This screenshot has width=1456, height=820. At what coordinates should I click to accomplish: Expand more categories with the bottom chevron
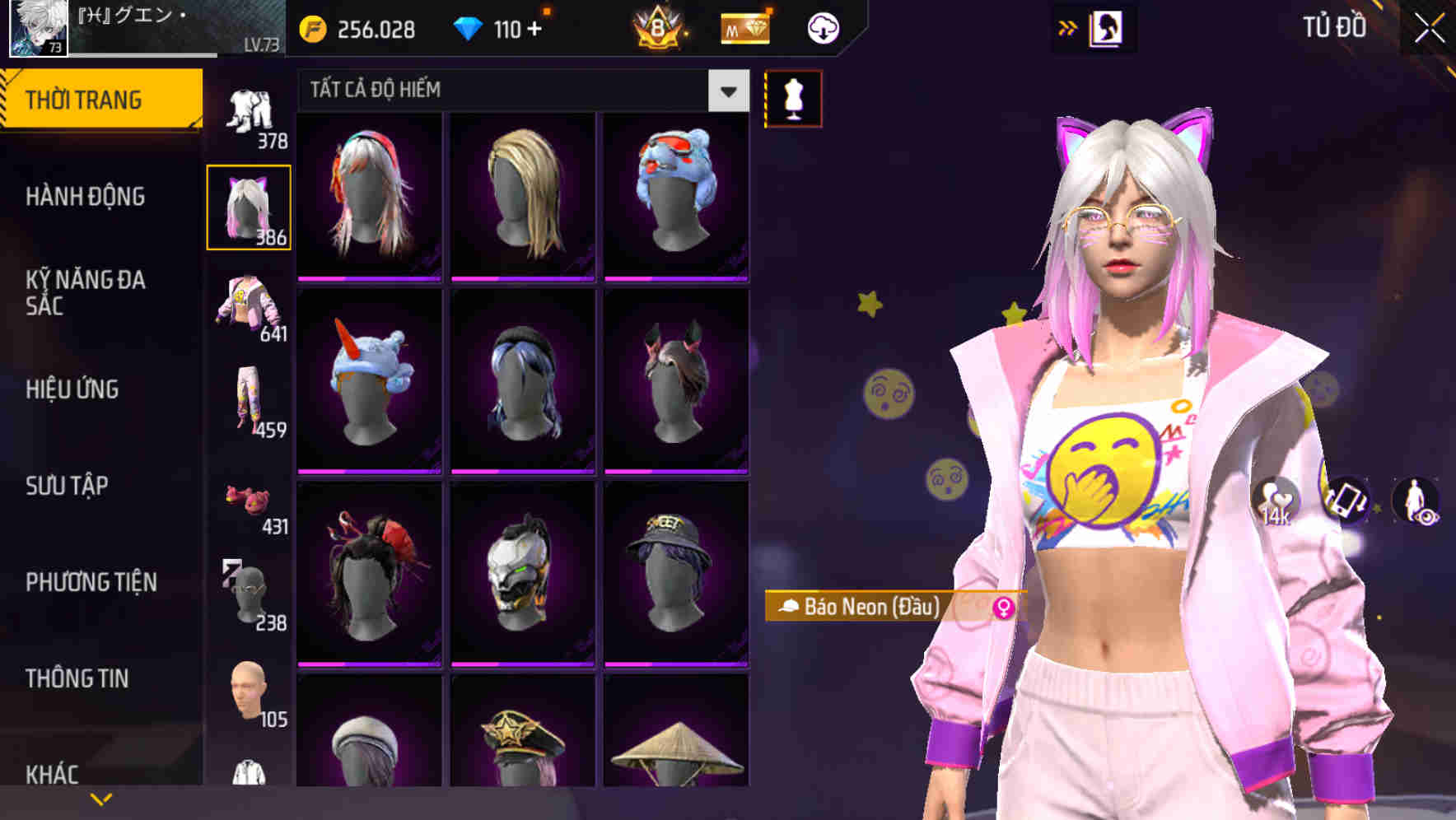(102, 797)
